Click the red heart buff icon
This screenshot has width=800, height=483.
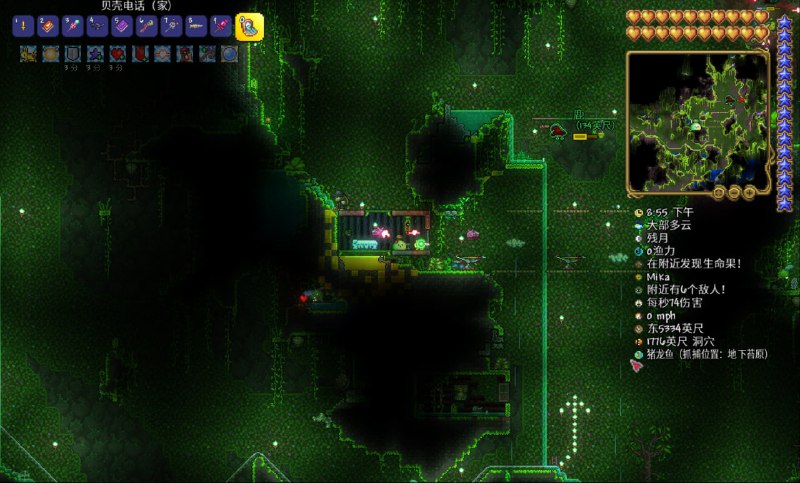tap(118, 54)
